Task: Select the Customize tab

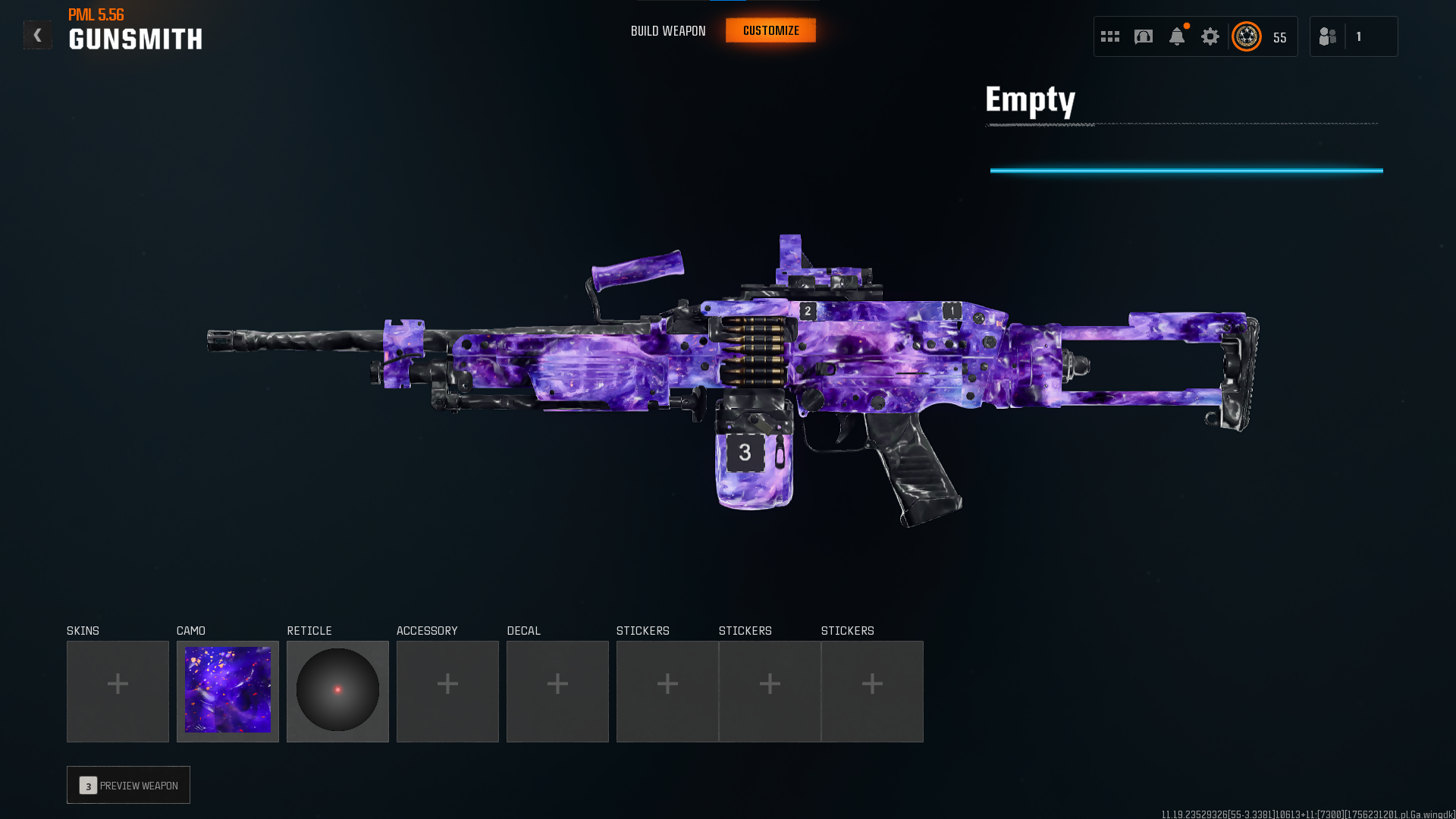Action: (x=770, y=31)
